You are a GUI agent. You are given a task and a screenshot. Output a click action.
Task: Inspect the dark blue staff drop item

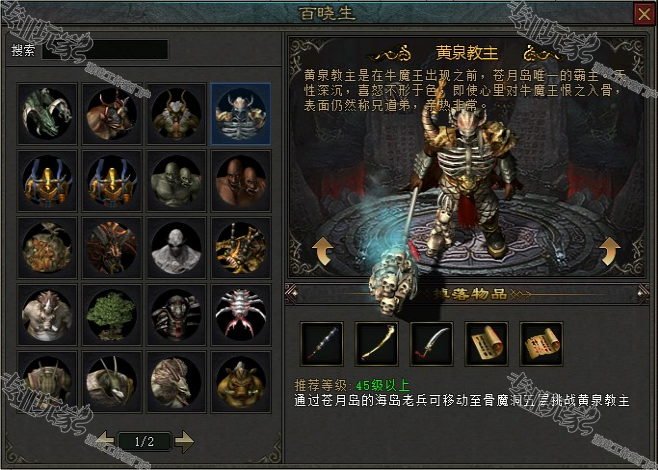(x=322, y=344)
